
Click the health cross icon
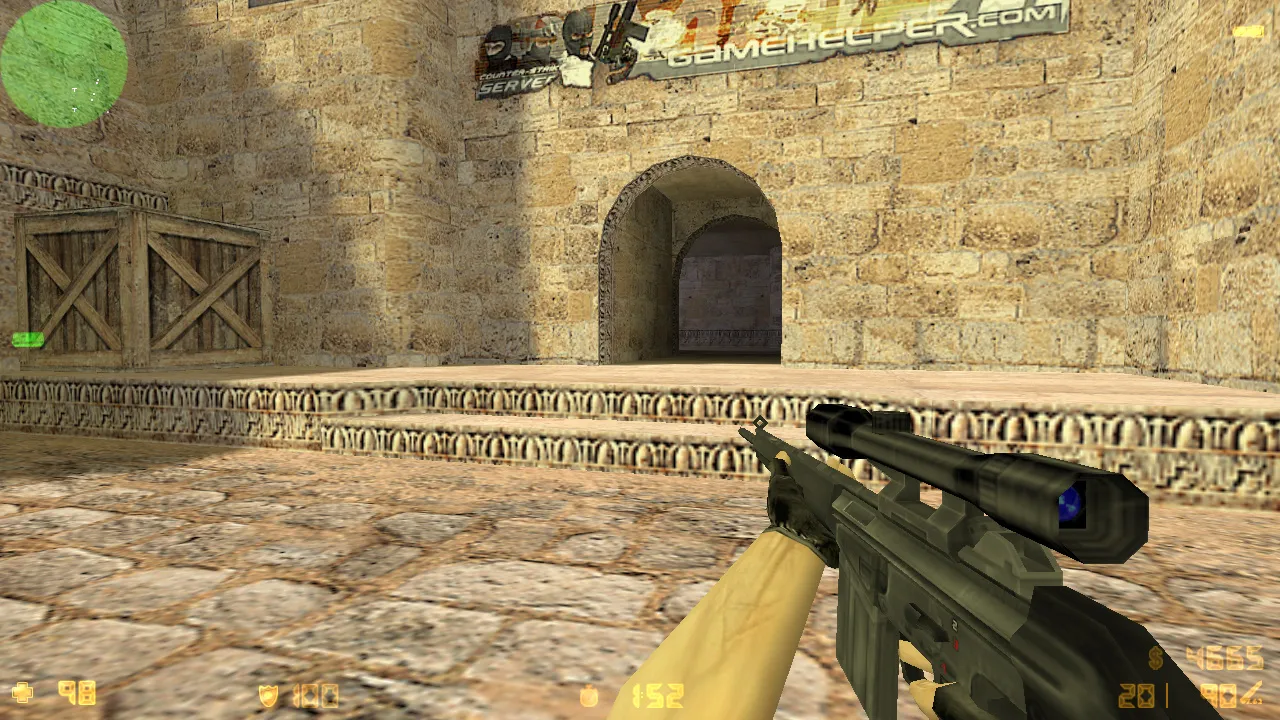point(22,693)
